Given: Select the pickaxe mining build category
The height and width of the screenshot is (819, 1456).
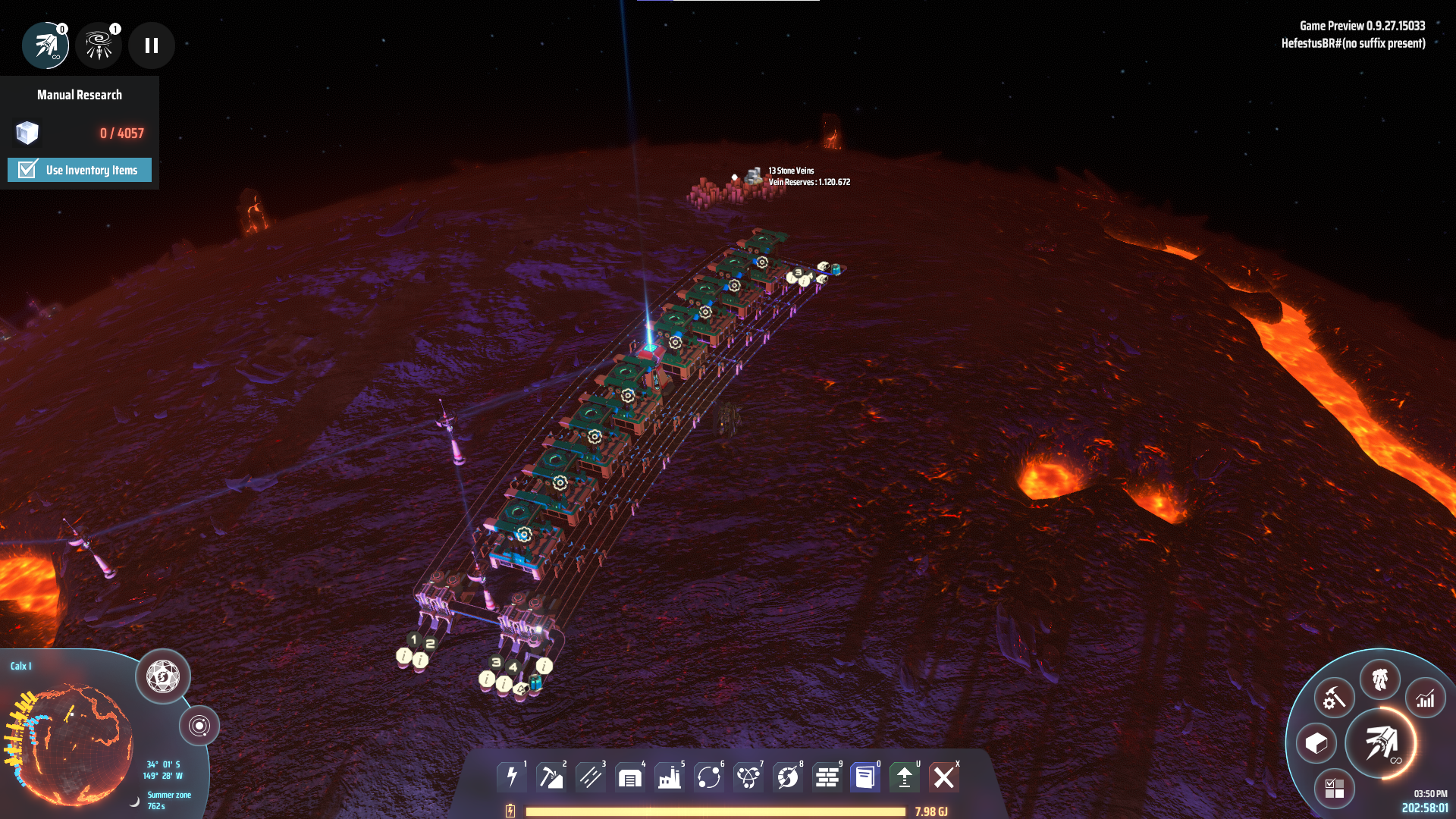Looking at the screenshot, I should [x=551, y=777].
